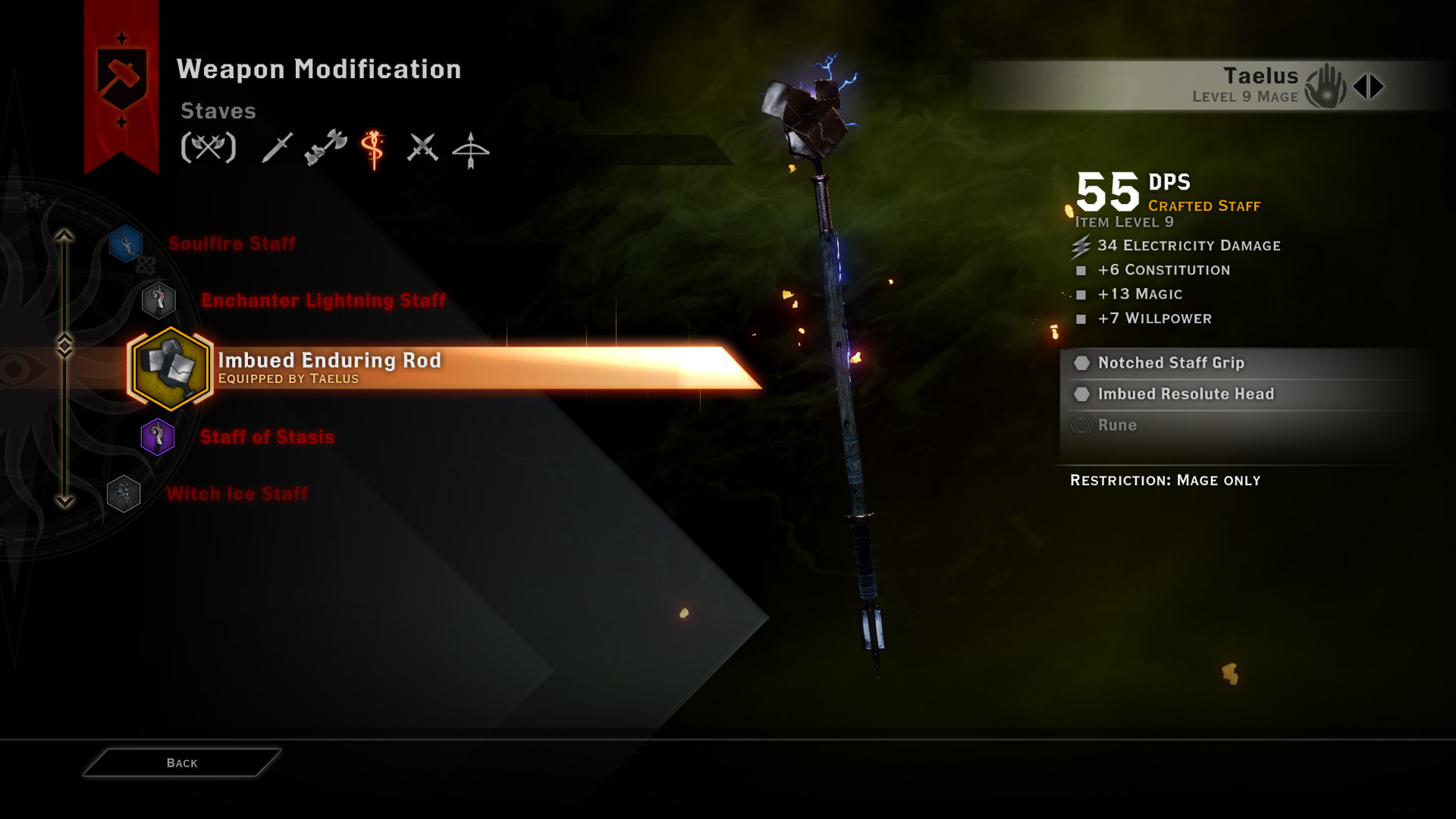The height and width of the screenshot is (819, 1456).
Task: Switch to the crossed daggers category
Action: 422,147
